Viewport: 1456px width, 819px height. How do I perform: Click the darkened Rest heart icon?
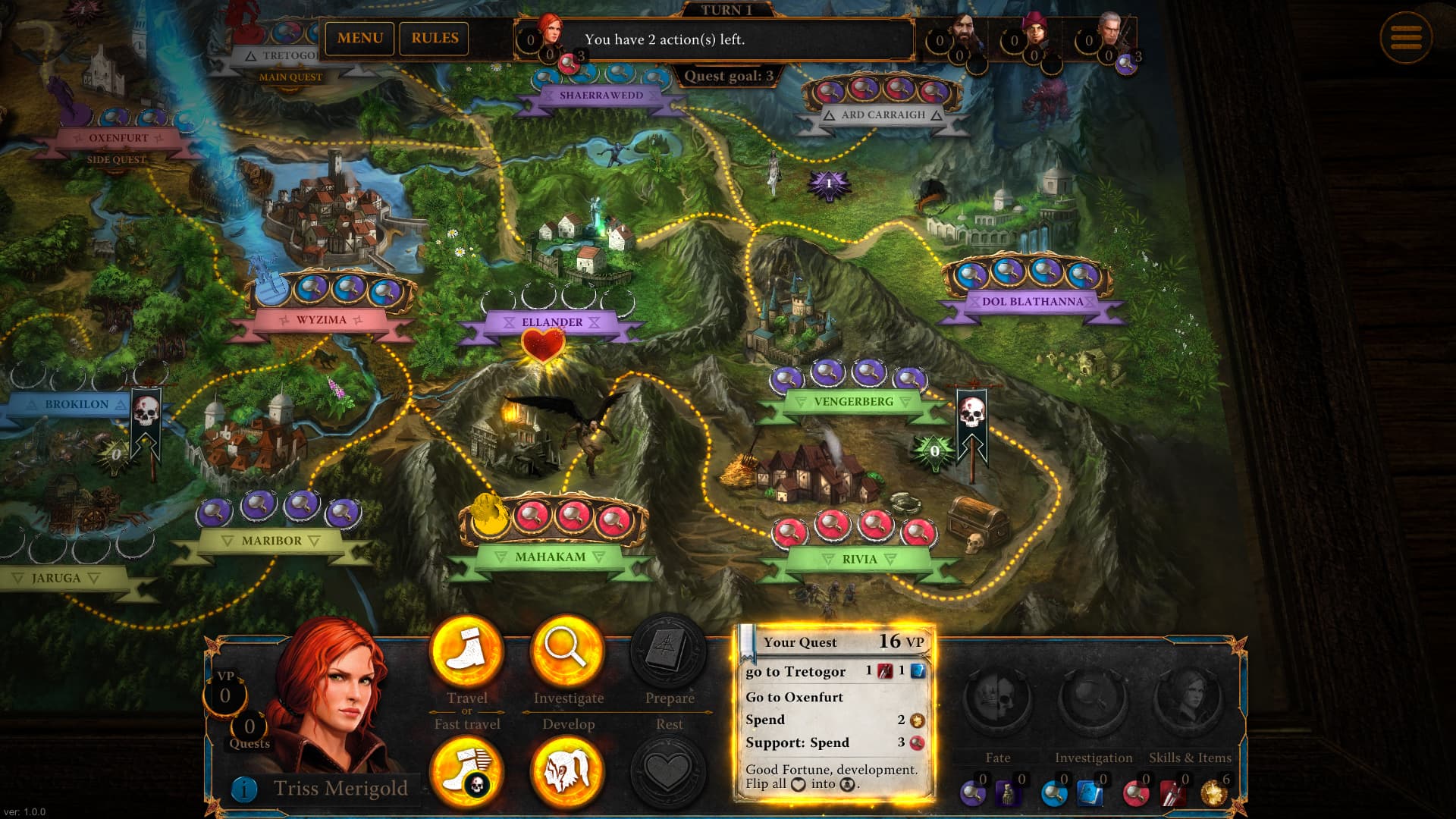tap(667, 772)
